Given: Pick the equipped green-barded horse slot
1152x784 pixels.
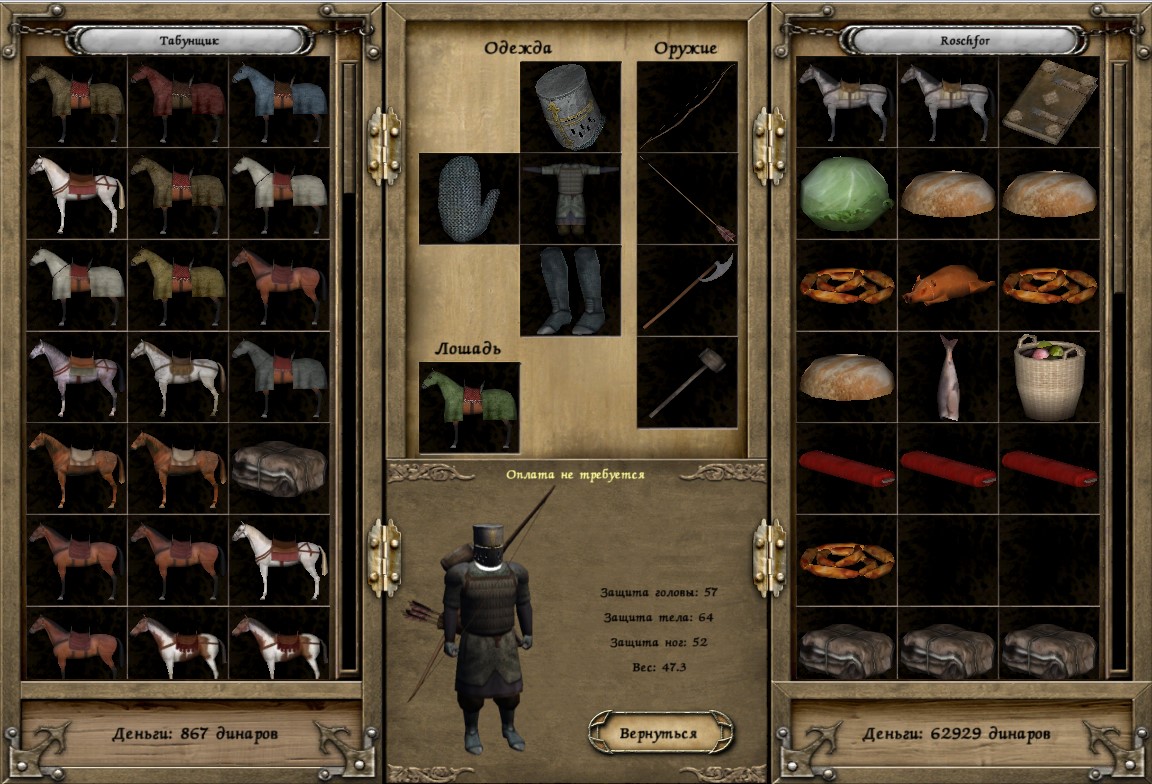Looking at the screenshot, I should coord(468,406).
